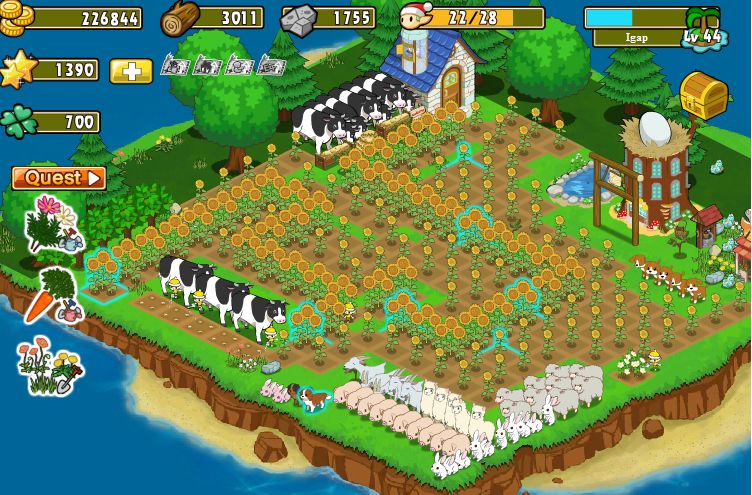Viewport: 752px width, 495px height.
Task: Pick the flowers and shovel tool
Action: click(x=50, y=367)
